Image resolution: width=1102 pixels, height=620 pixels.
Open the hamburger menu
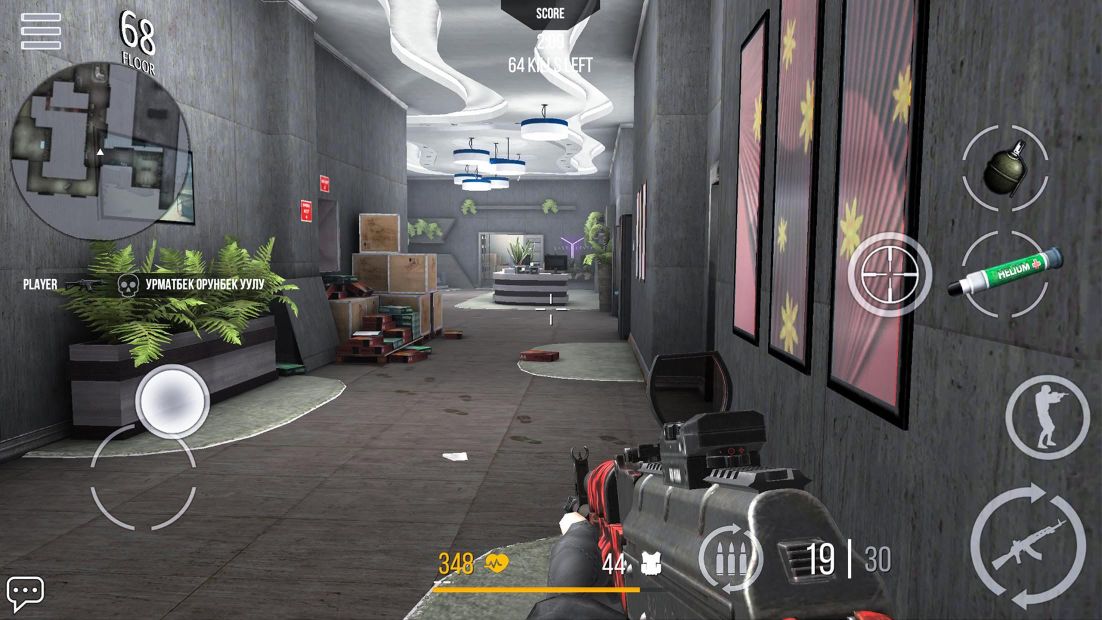point(40,31)
